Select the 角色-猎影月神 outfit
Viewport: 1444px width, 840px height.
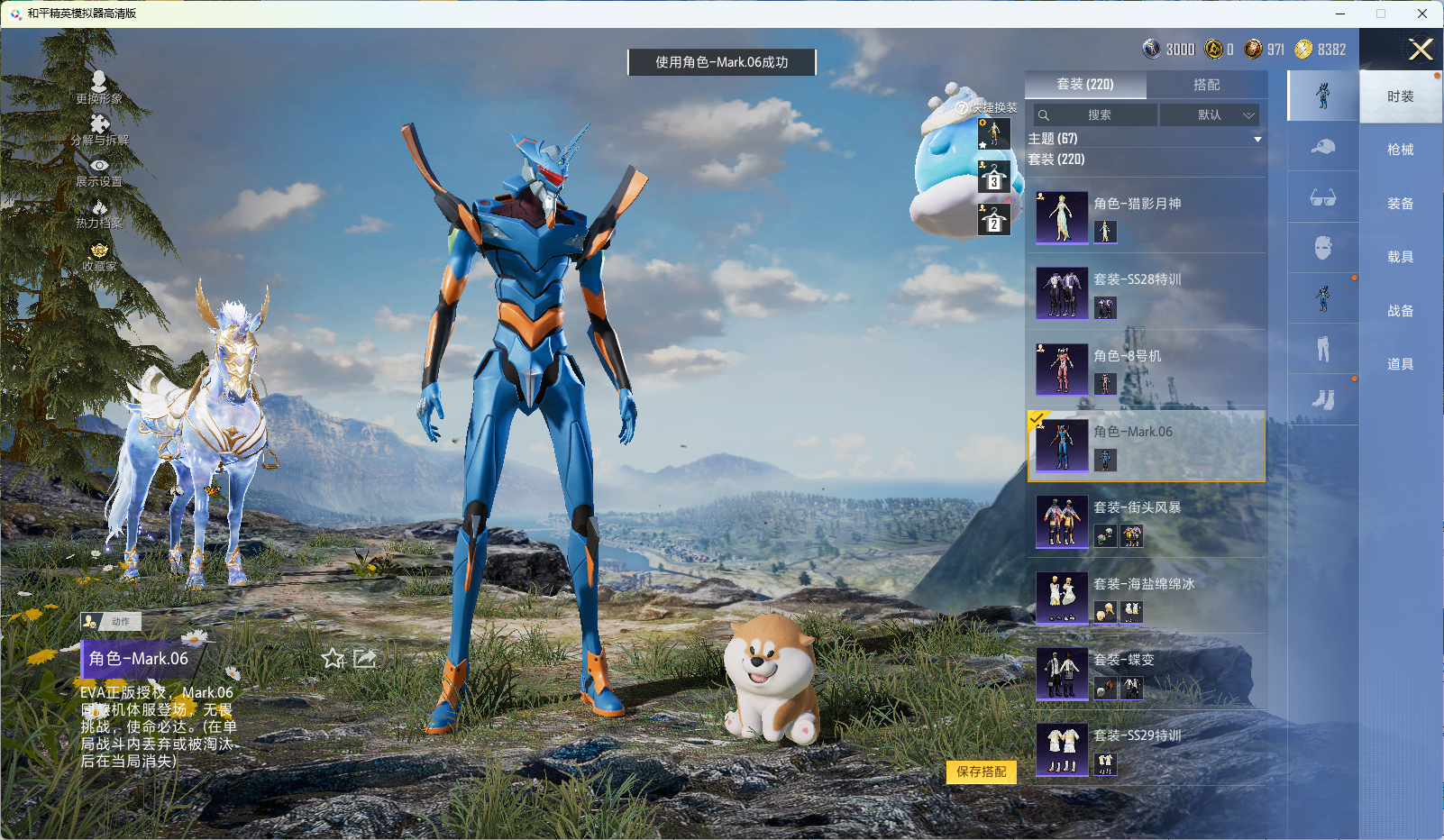1147,216
